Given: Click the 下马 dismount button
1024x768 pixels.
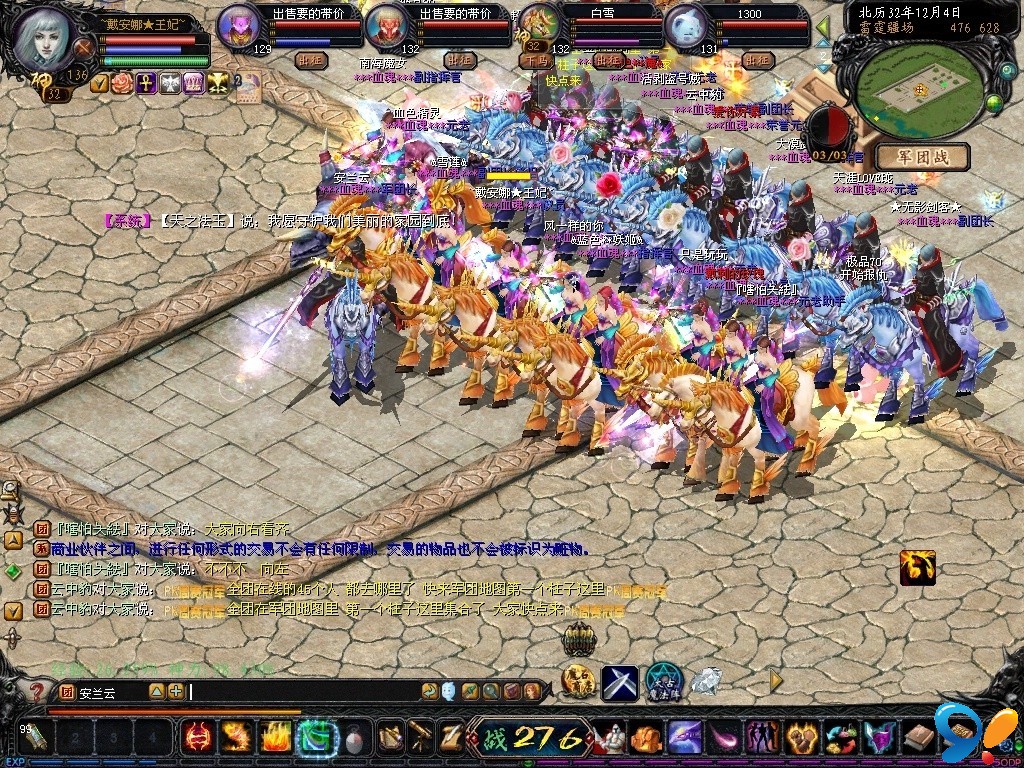Looking at the screenshot, I should (535, 60).
